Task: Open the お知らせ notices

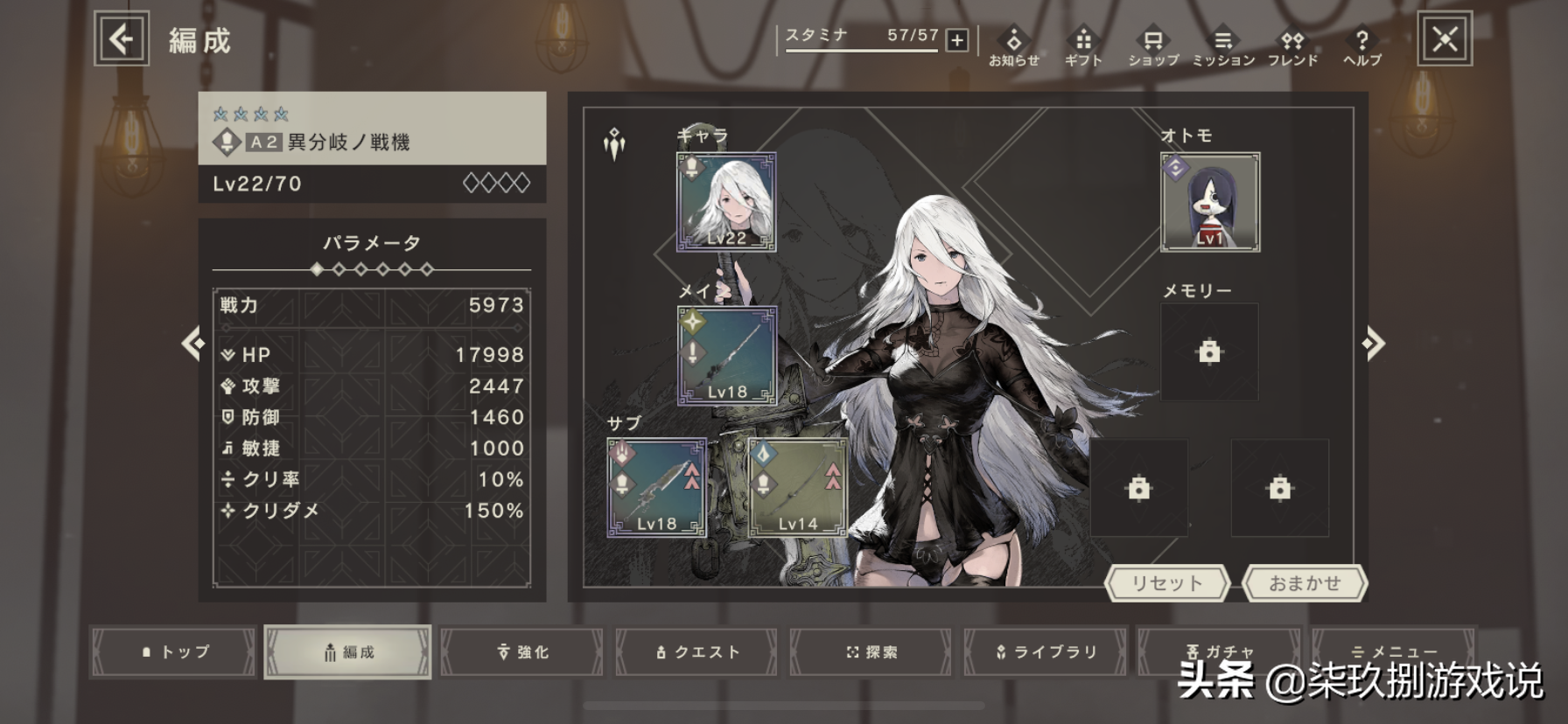Action: [1013, 47]
